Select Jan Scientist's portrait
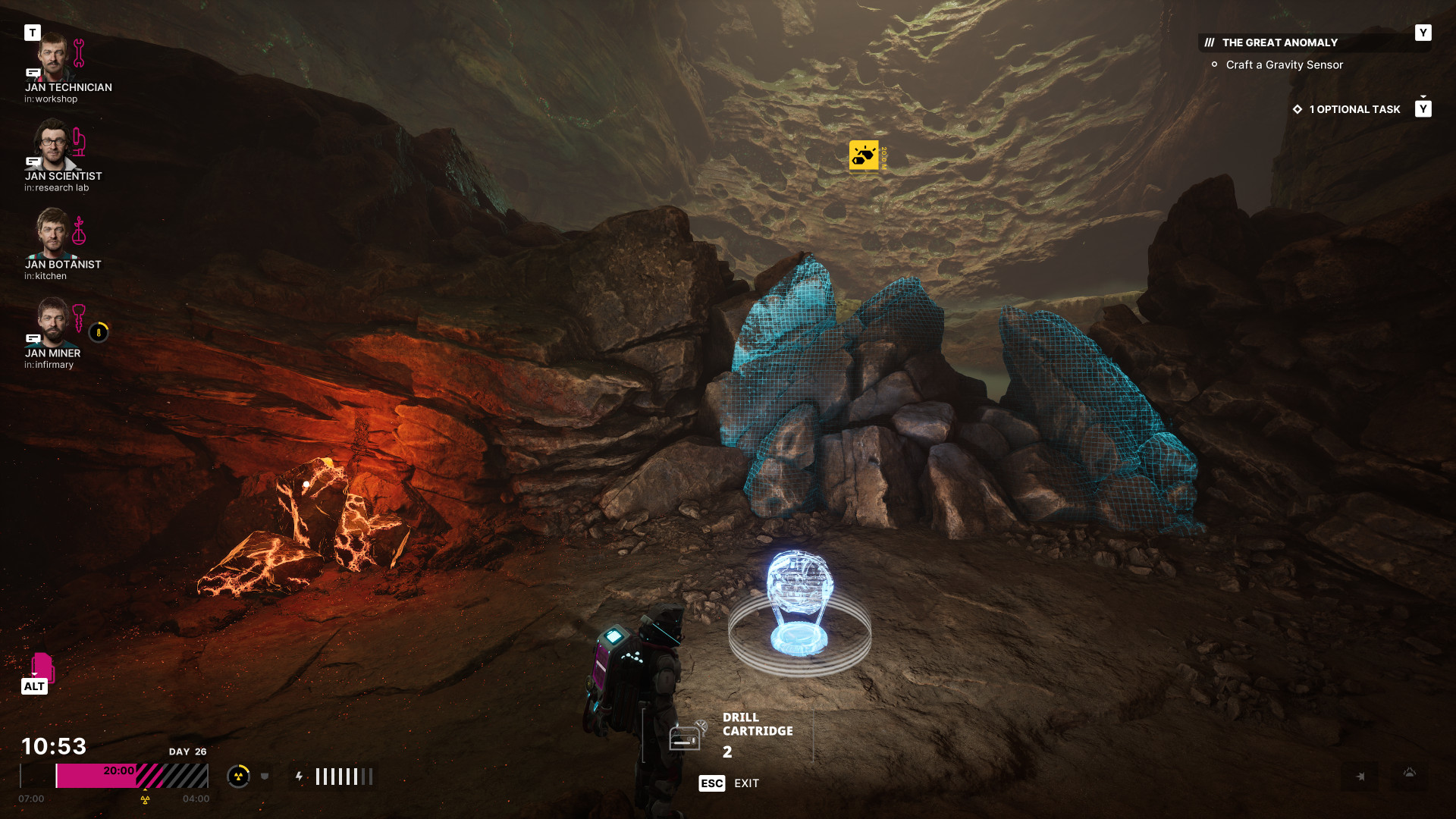The image size is (1456, 819). click(53, 146)
